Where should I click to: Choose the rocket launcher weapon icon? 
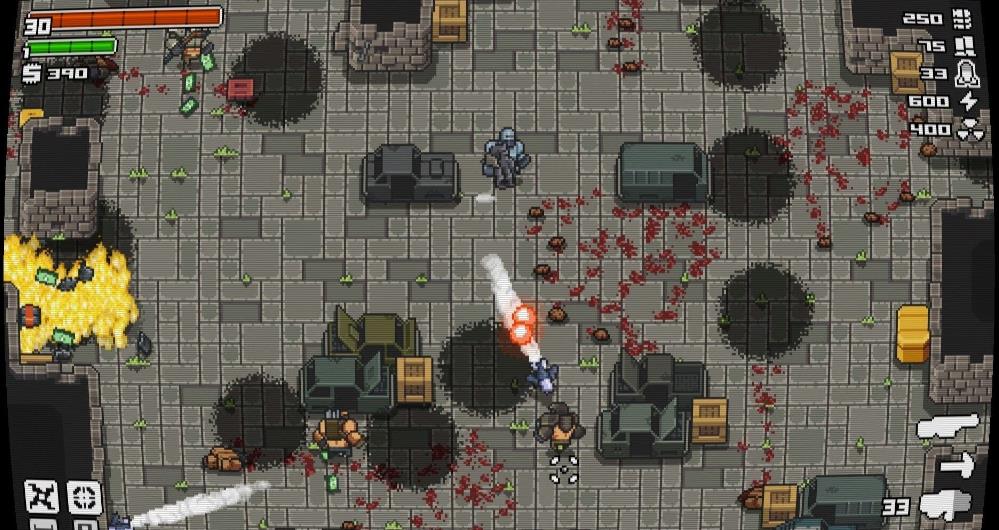[x=947, y=427]
